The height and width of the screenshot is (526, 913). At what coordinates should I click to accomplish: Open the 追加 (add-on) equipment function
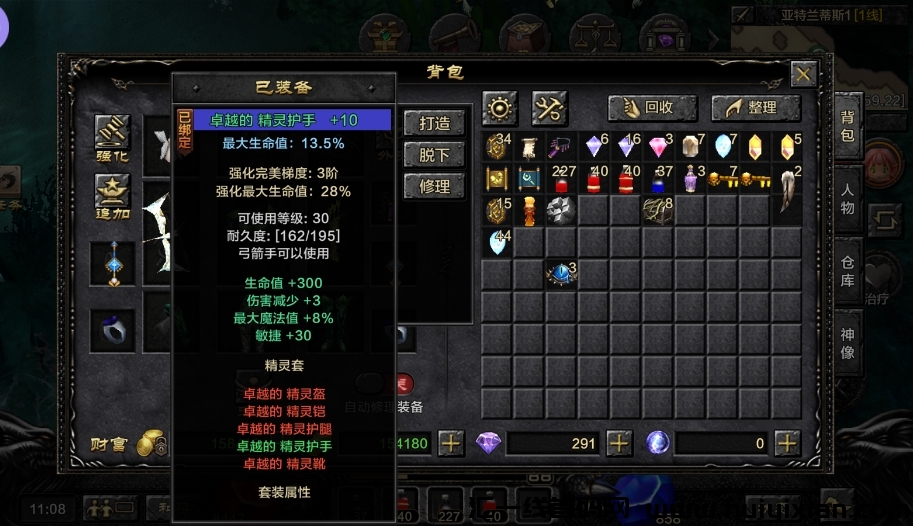click(x=113, y=196)
